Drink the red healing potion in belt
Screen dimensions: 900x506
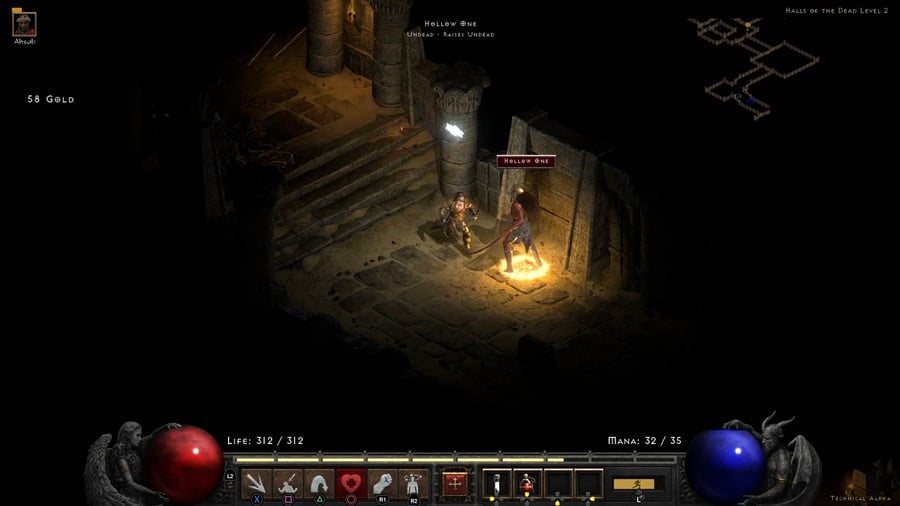(x=528, y=484)
